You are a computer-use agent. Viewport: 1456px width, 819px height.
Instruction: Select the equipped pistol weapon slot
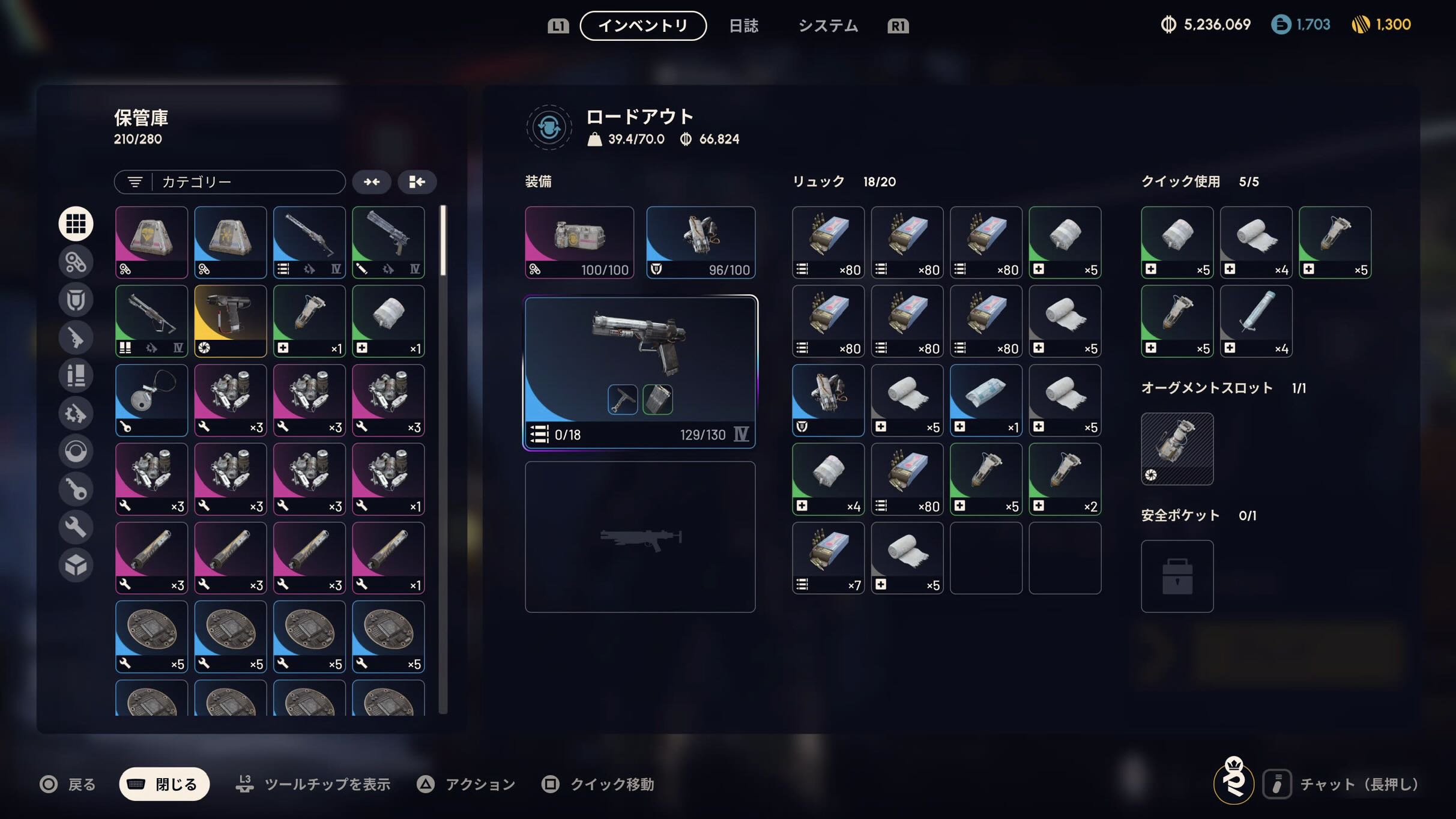coord(640,372)
